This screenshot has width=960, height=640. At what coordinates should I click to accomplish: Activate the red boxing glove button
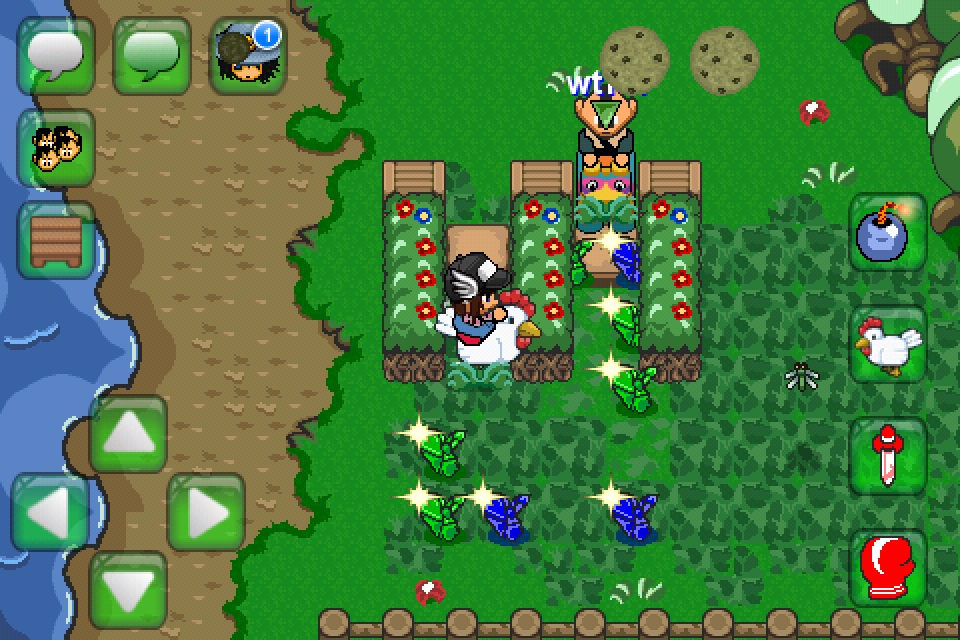tap(888, 568)
